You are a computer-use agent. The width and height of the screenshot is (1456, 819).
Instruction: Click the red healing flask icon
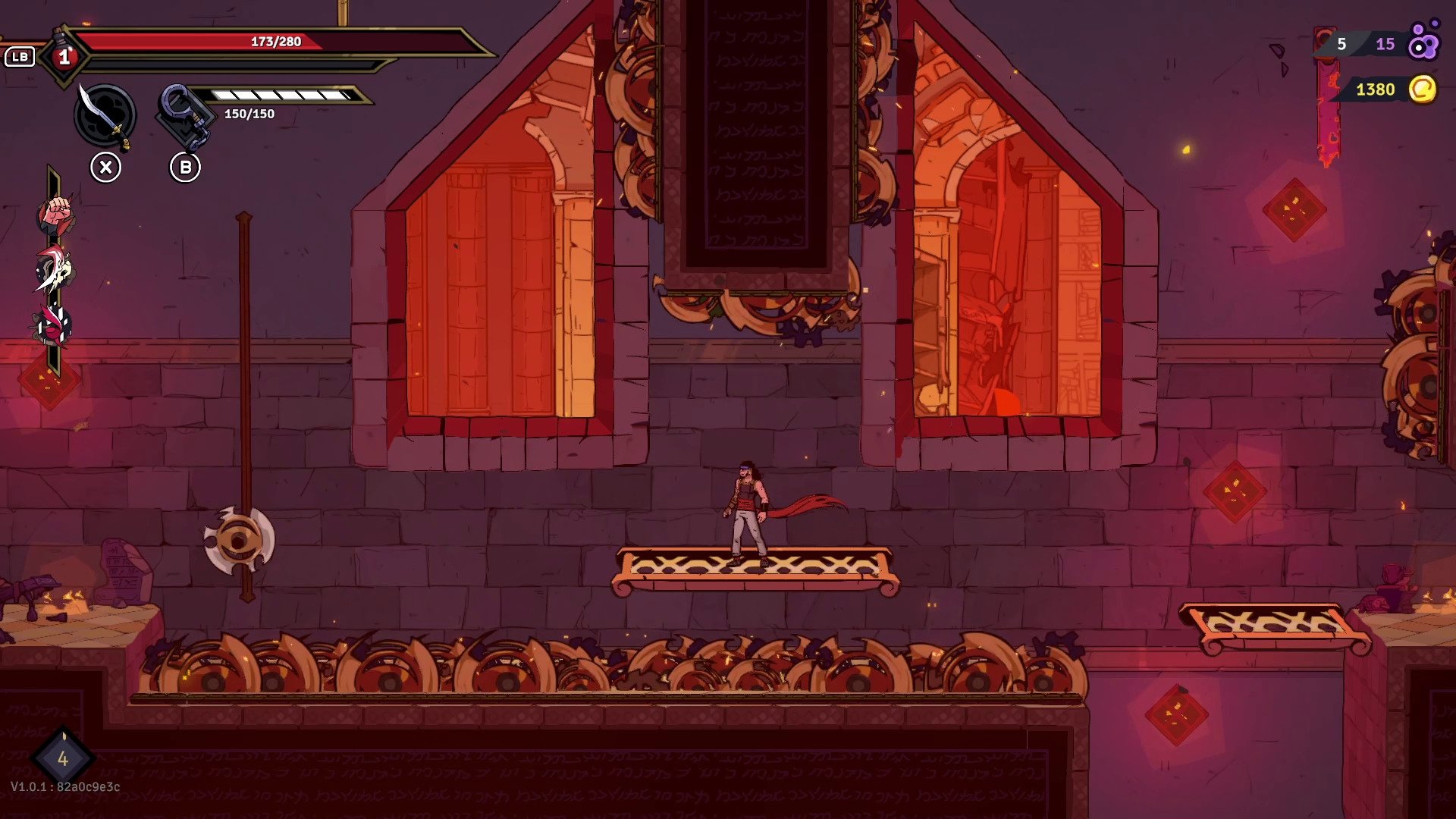point(64,55)
